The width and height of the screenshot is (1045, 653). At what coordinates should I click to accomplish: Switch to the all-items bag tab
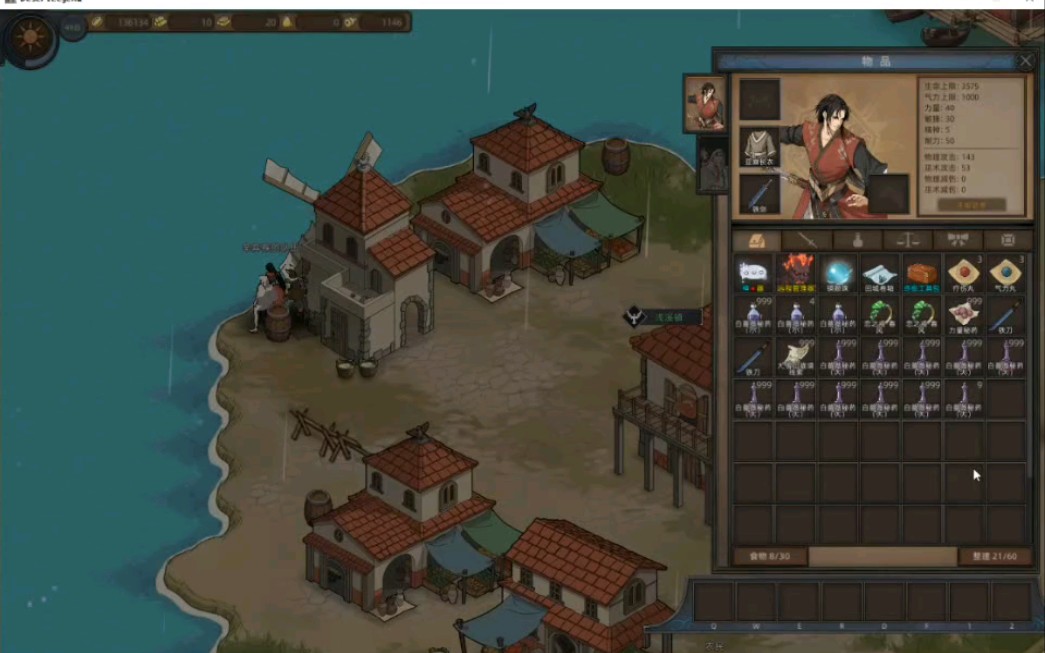tap(756, 240)
